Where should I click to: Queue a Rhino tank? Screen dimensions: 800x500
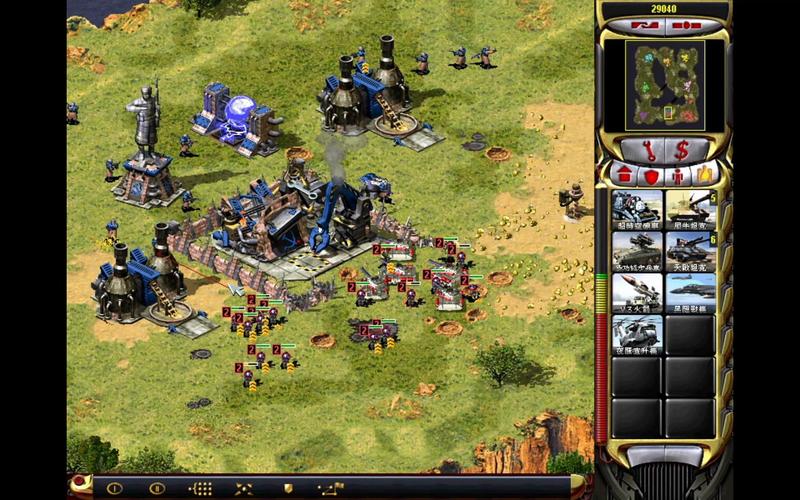click(690, 209)
